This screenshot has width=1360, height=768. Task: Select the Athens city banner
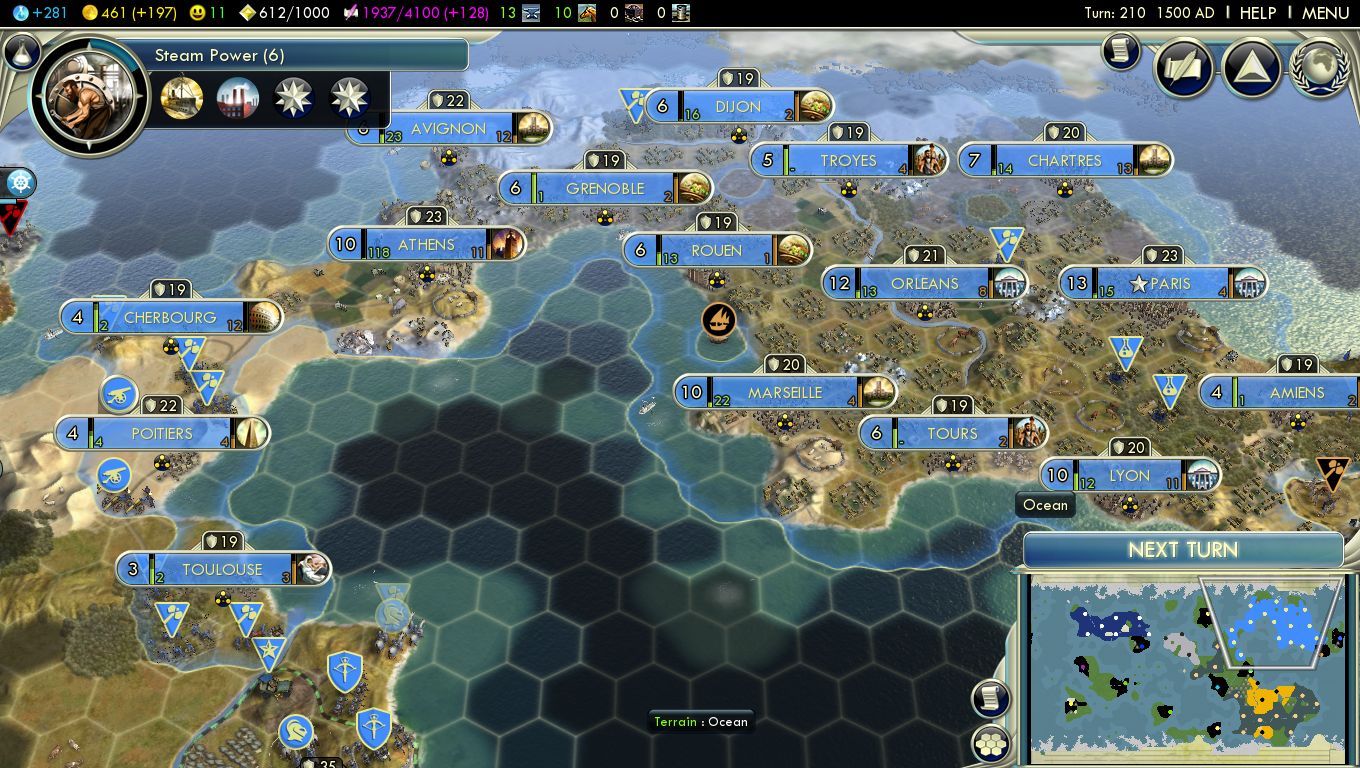pyautogui.click(x=426, y=245)
